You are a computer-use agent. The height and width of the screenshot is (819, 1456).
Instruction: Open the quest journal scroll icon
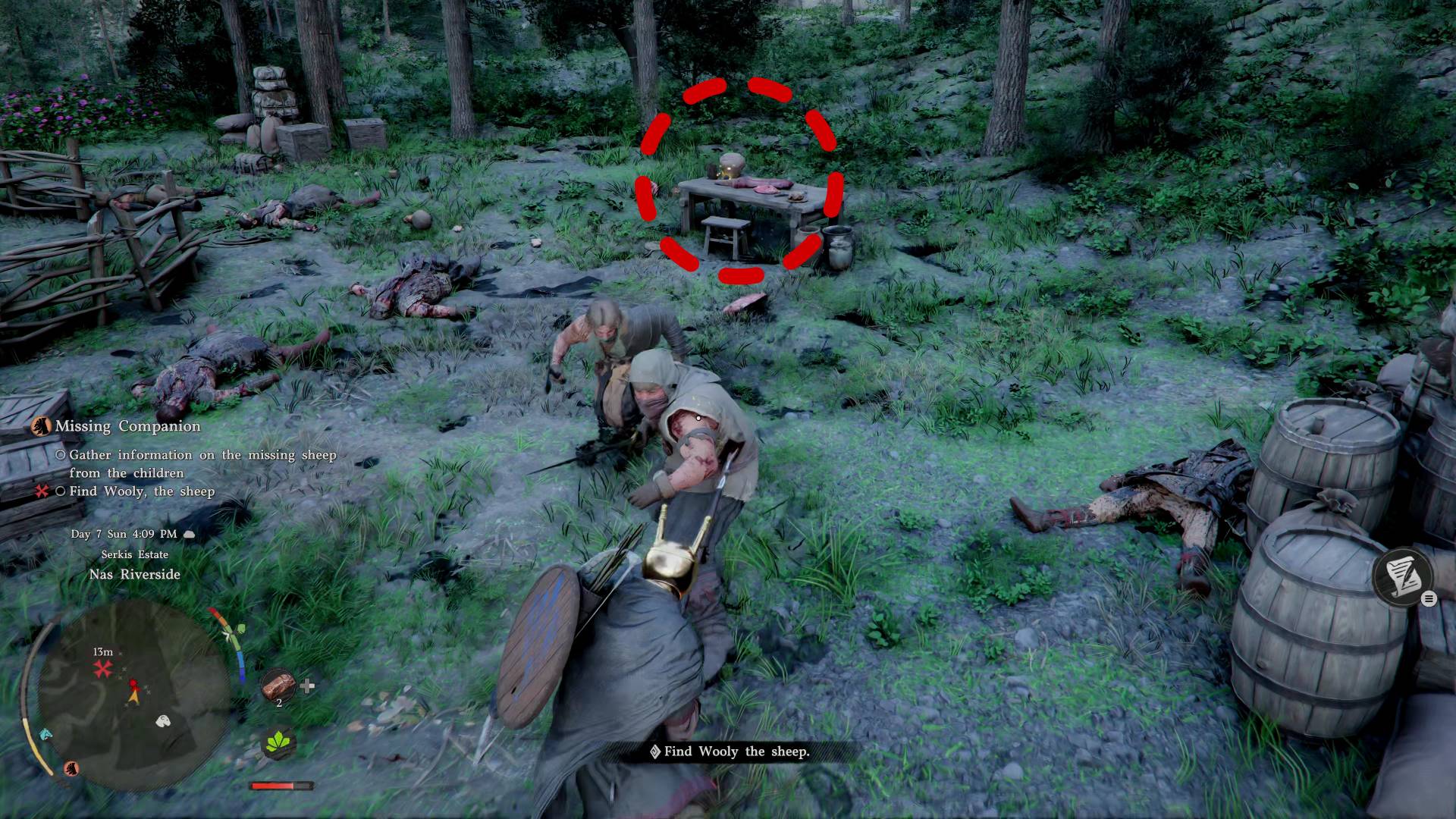[x=1402, y=575]
